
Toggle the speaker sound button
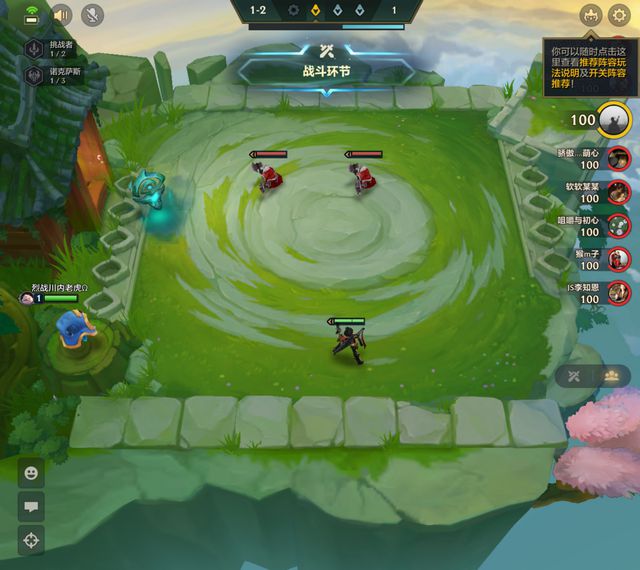(62, 15)
